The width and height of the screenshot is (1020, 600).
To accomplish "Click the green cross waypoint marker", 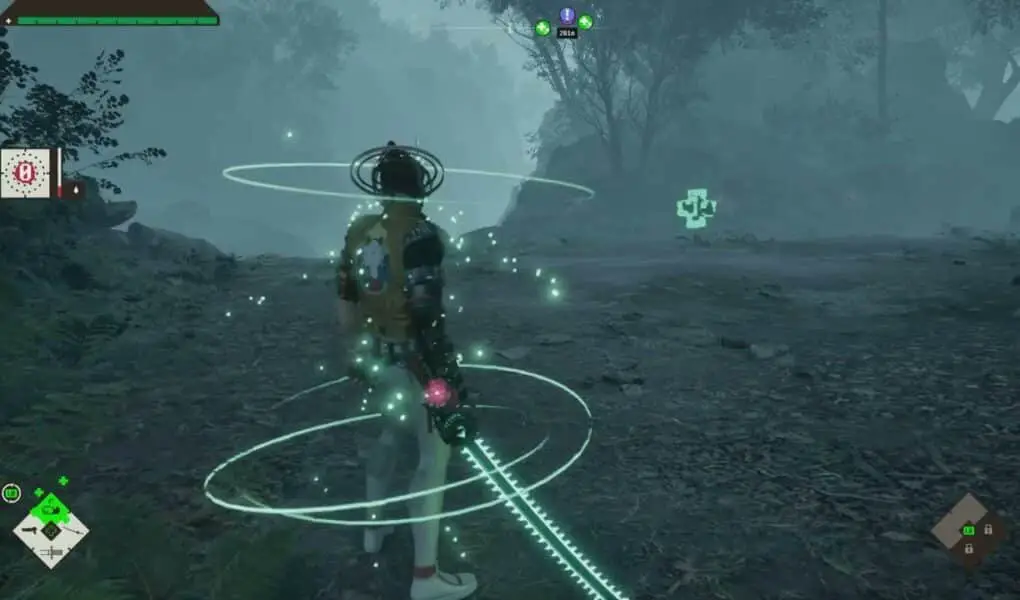I will [x=695, y=208].
